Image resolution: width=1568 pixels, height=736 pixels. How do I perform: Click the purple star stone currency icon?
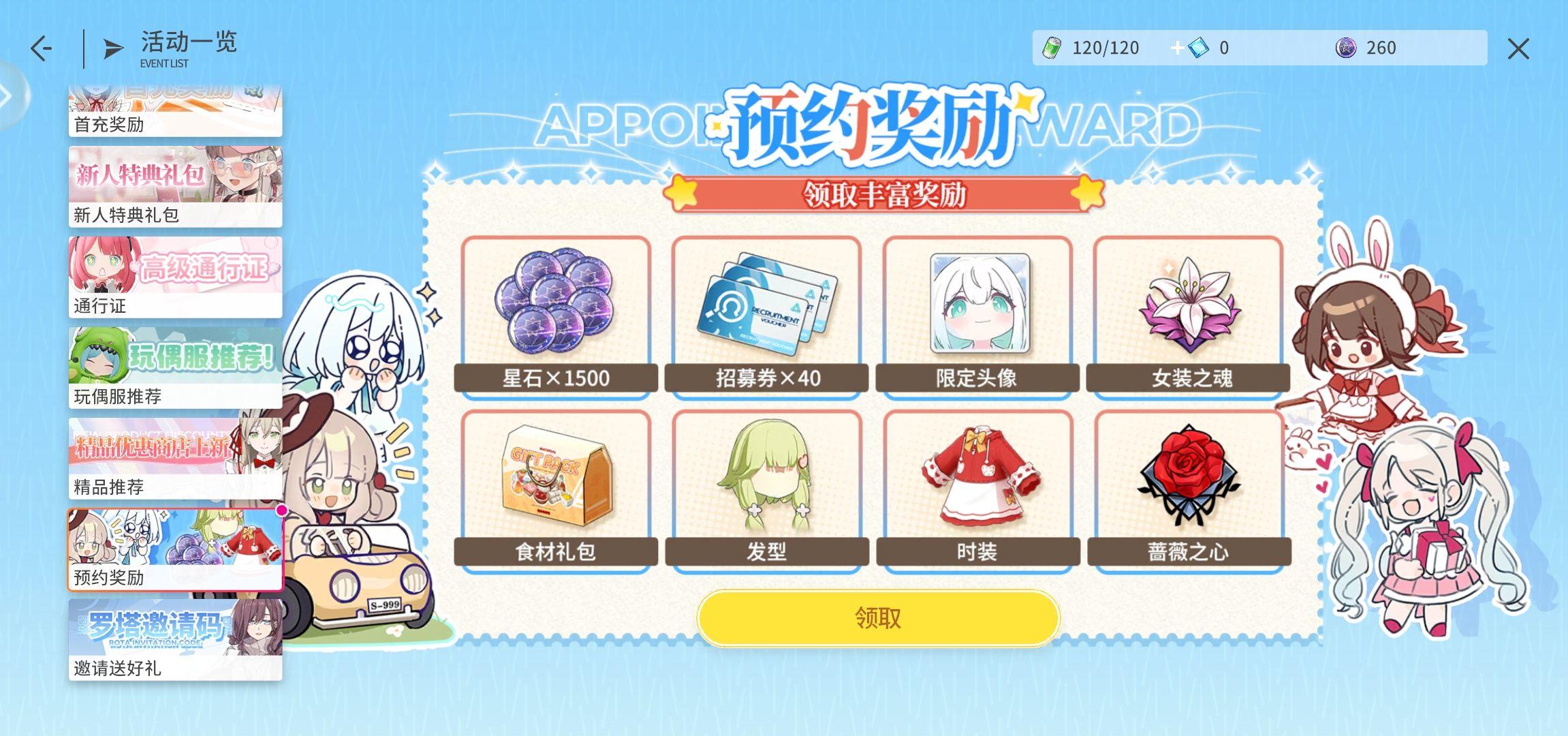(x=1343, y=48)
